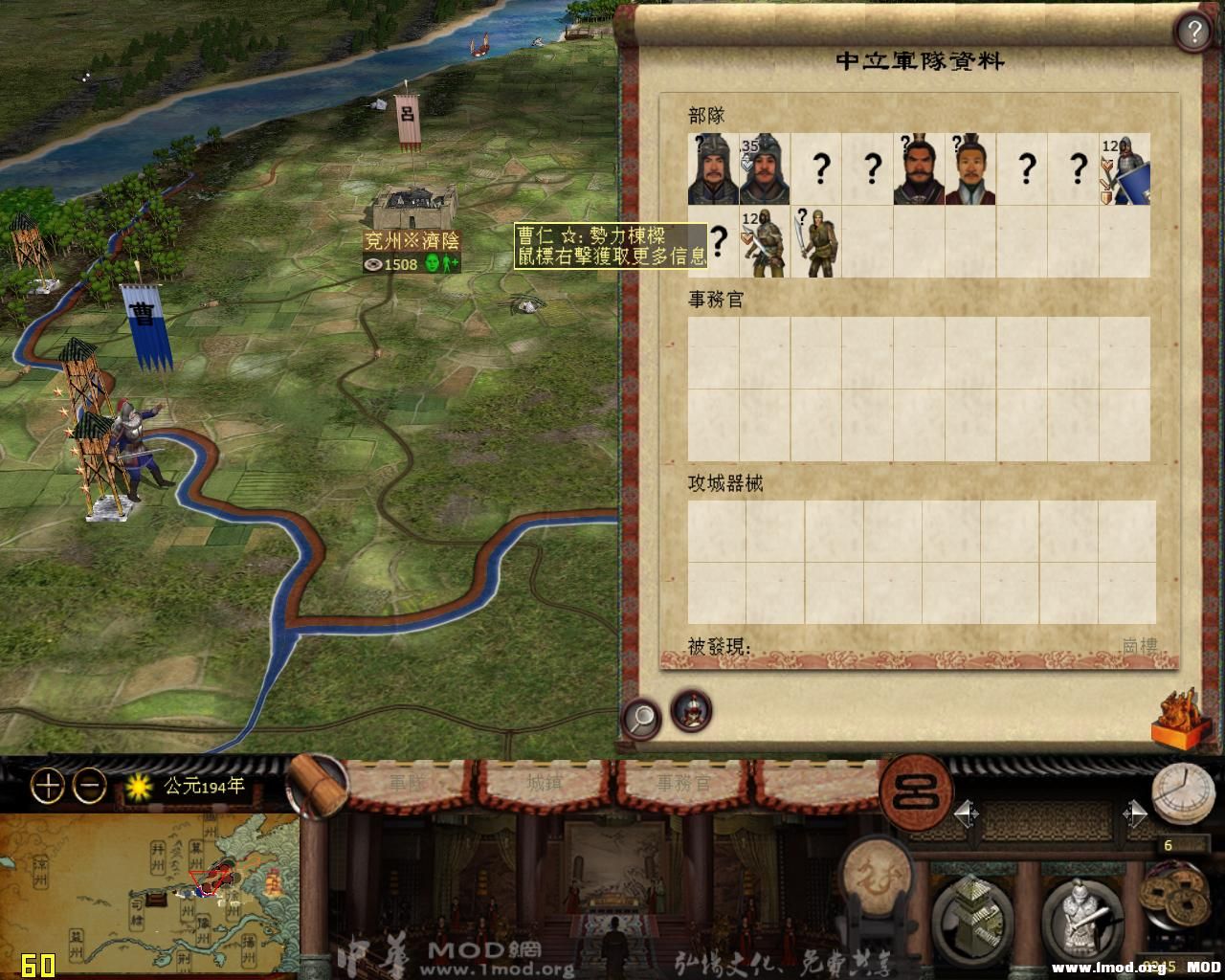Switch to the 事務官 agents tab
The image size is (1225, 980).
pyautogui.click(x=683, y=783)
